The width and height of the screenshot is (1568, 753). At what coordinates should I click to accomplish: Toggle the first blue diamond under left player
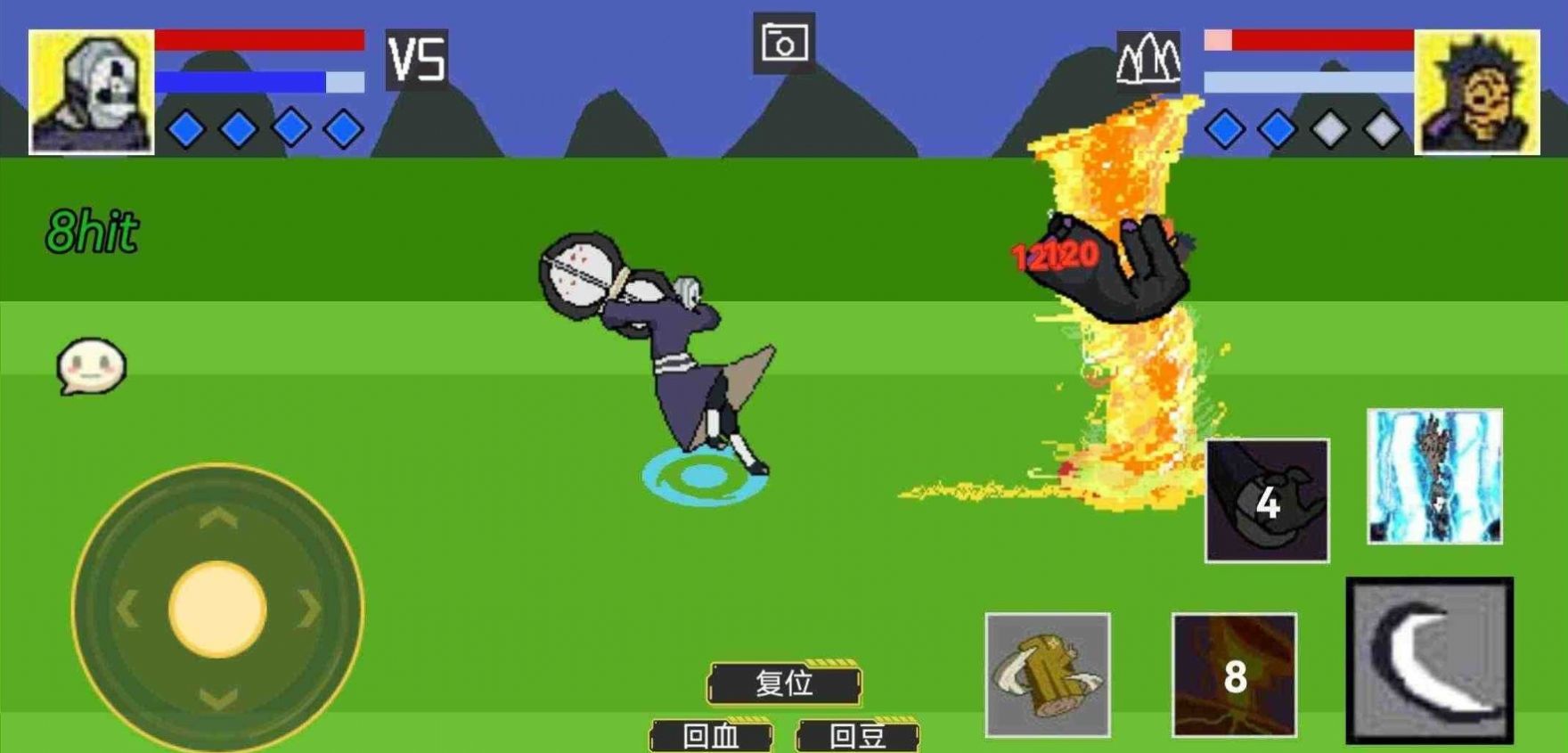pyautogui.click(x=184, y=127)
